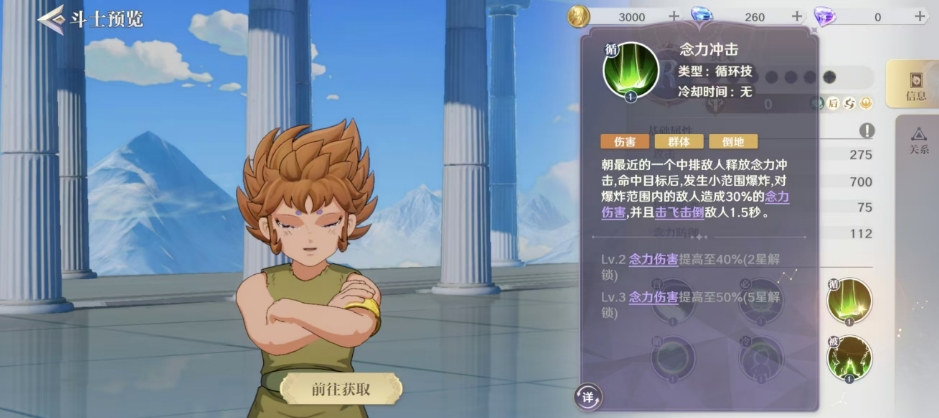Add more gold coins with the plus
This screenshot has height=418, width=939.
click(673, 16)
